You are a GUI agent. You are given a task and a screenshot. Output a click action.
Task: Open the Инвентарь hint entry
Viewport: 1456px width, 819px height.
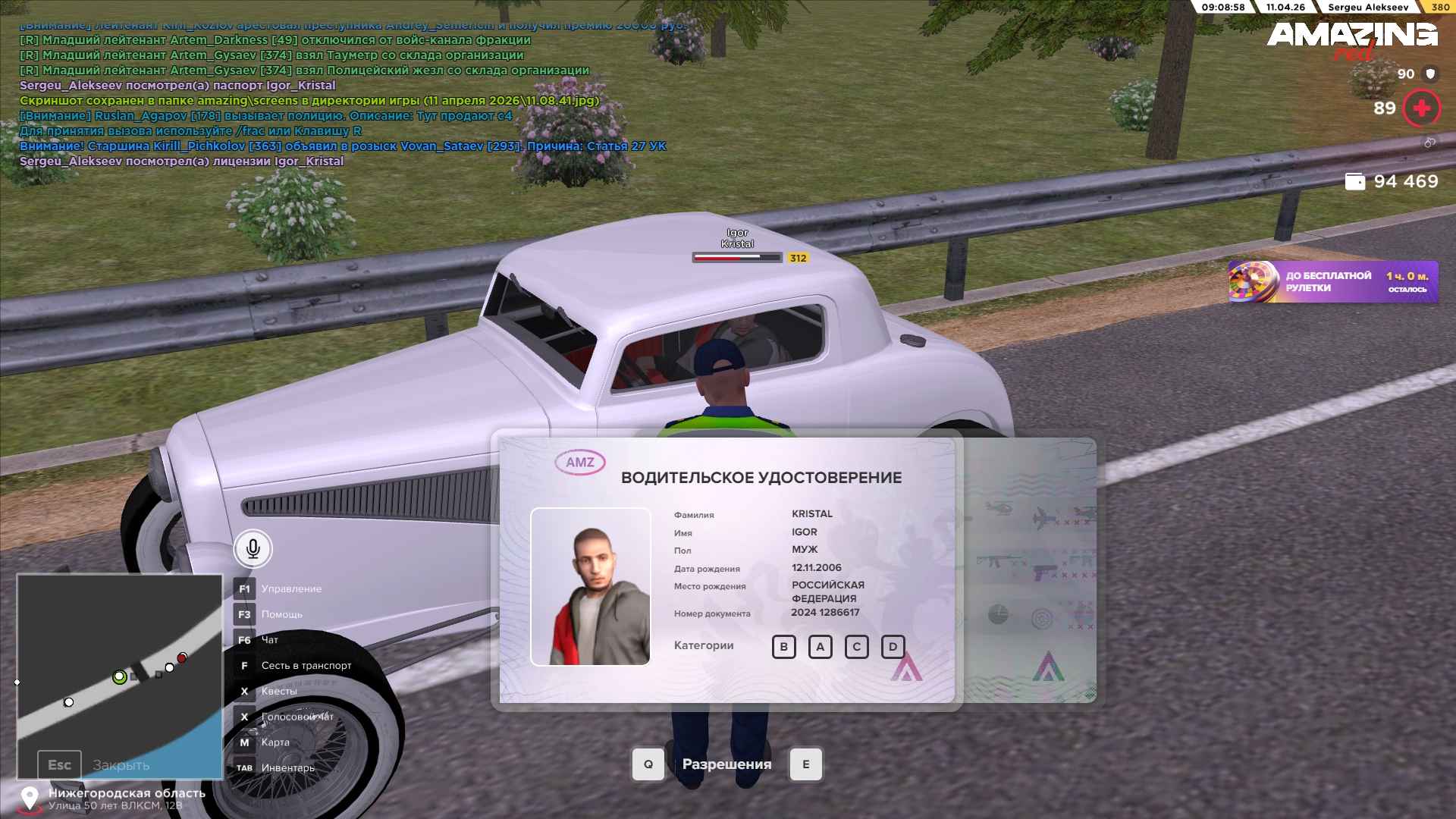(x=287, y=768)
